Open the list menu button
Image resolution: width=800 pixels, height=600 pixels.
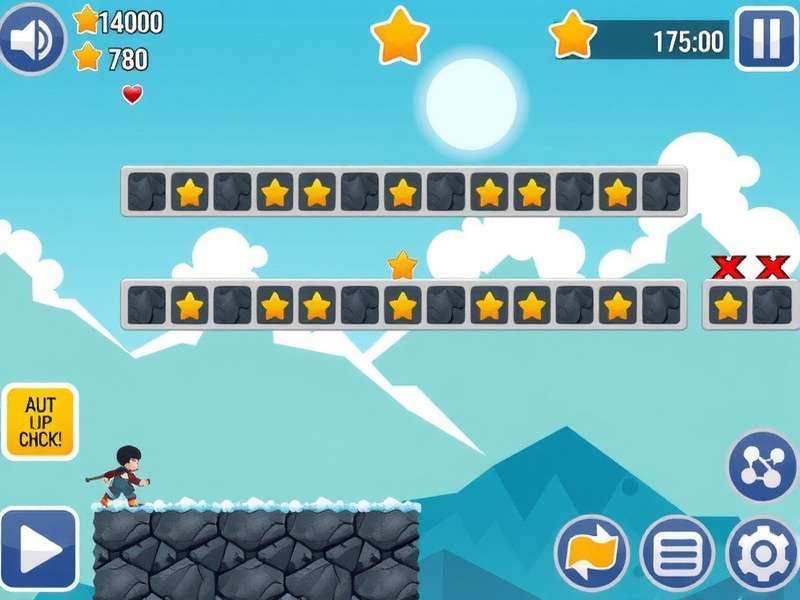677,553
